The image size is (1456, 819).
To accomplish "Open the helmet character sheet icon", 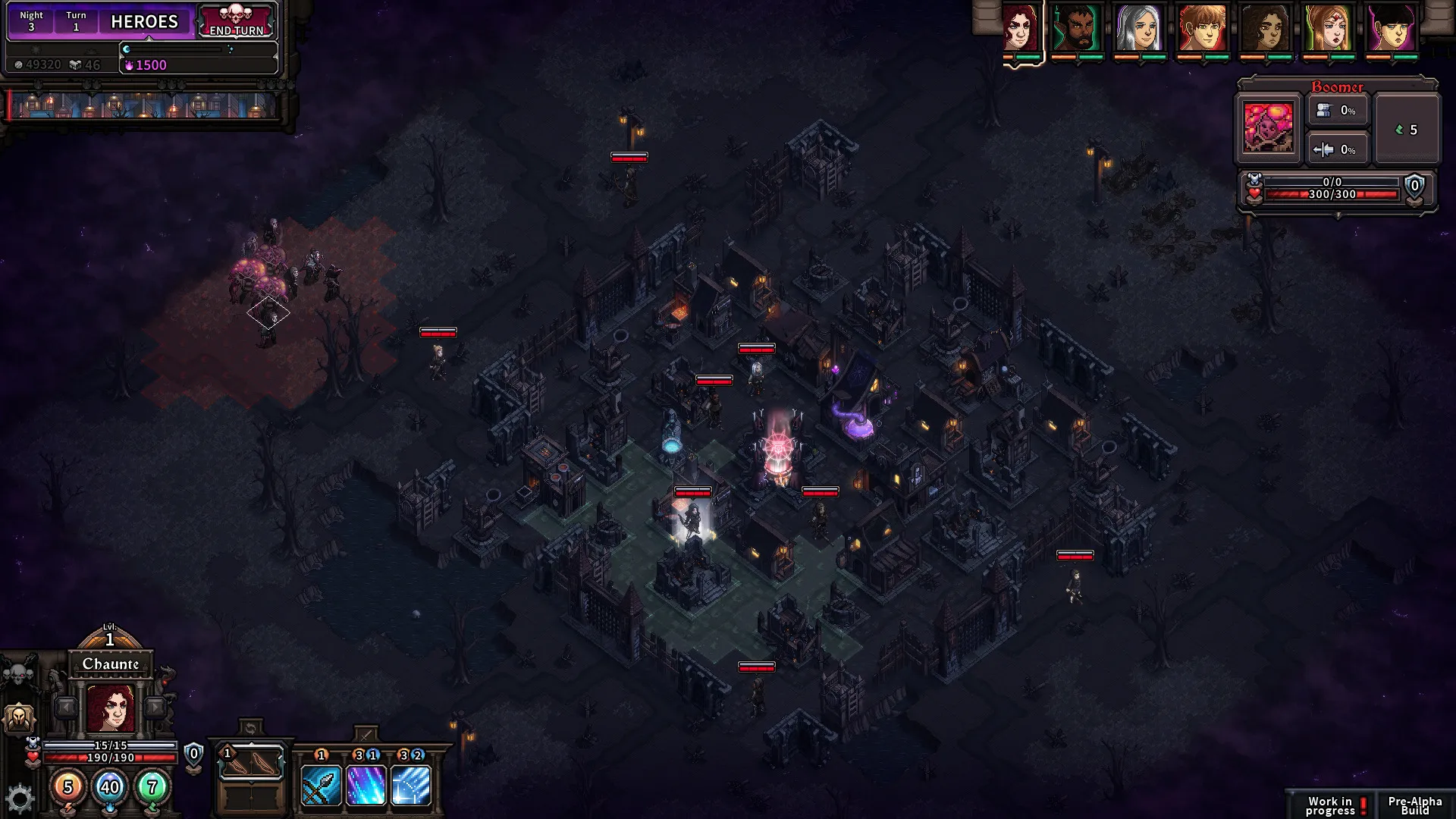I will coord(19,717).
